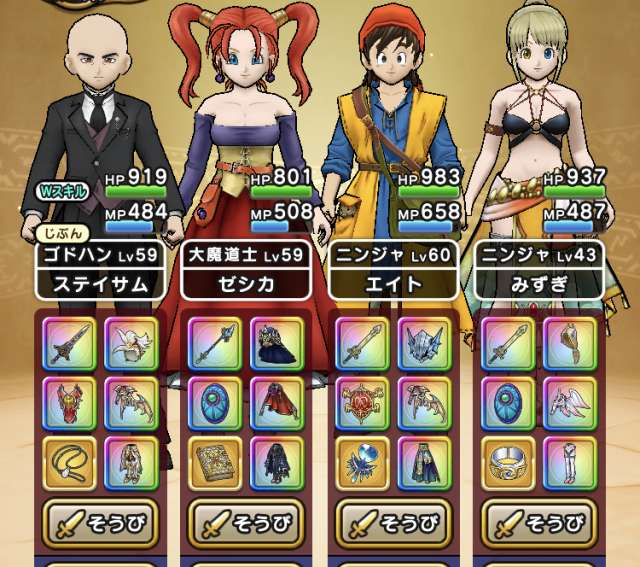Viewport: 640px width, 567px height.
Task: Select エイト's red crest shield slot
Action: click(363, 403)
